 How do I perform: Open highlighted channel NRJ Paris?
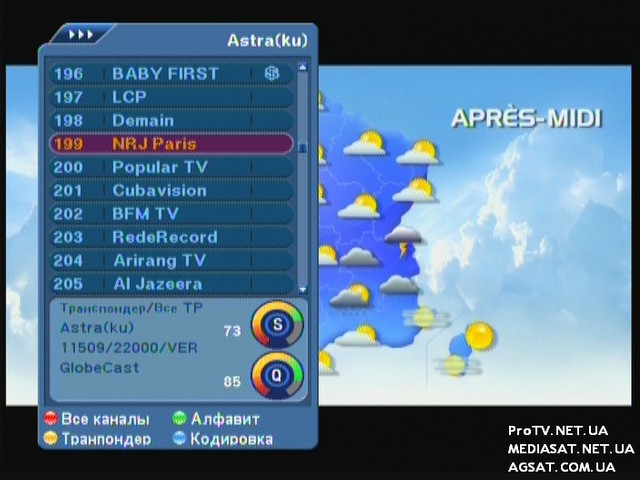point(170,144)
